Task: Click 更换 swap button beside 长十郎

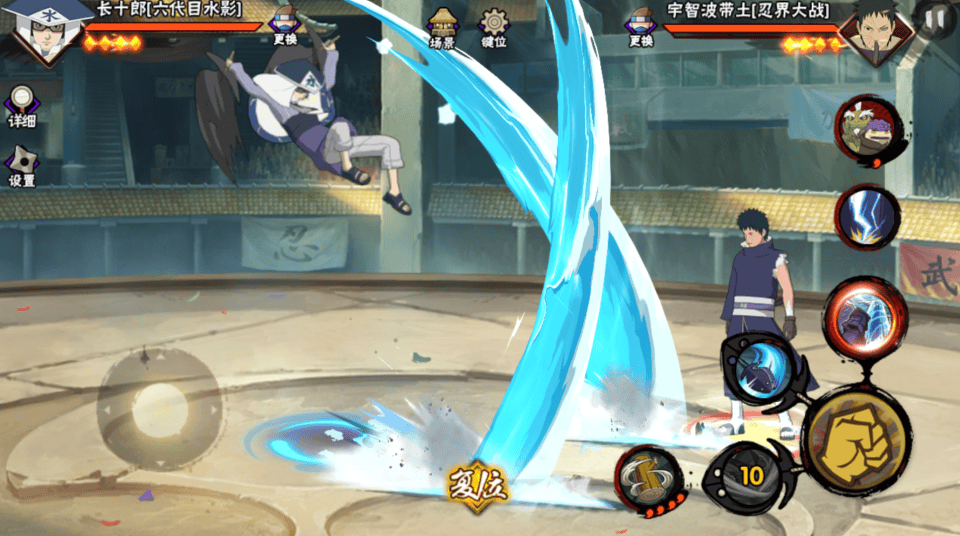Action: (x=285, y=25)
